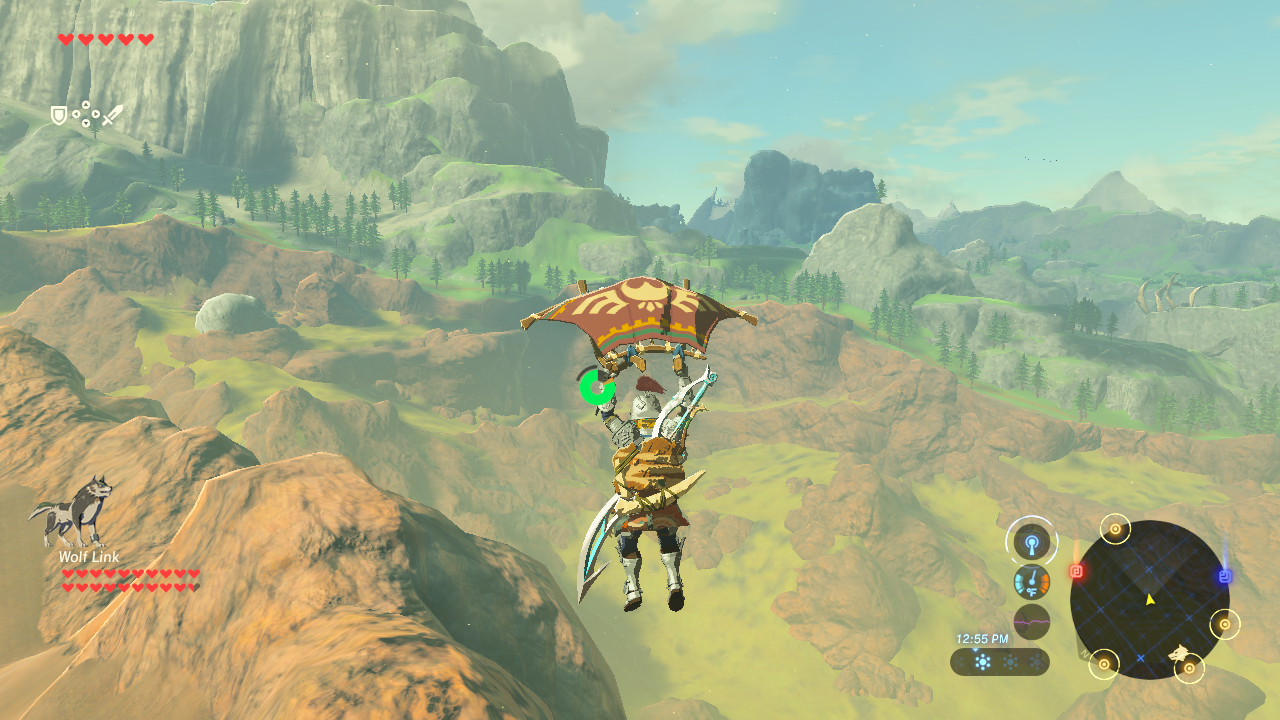Image resolution: width=1280 pixels, height=720 pixels.
Task: Select the red shrine marker on minimap
Action: click(1077, 571)
